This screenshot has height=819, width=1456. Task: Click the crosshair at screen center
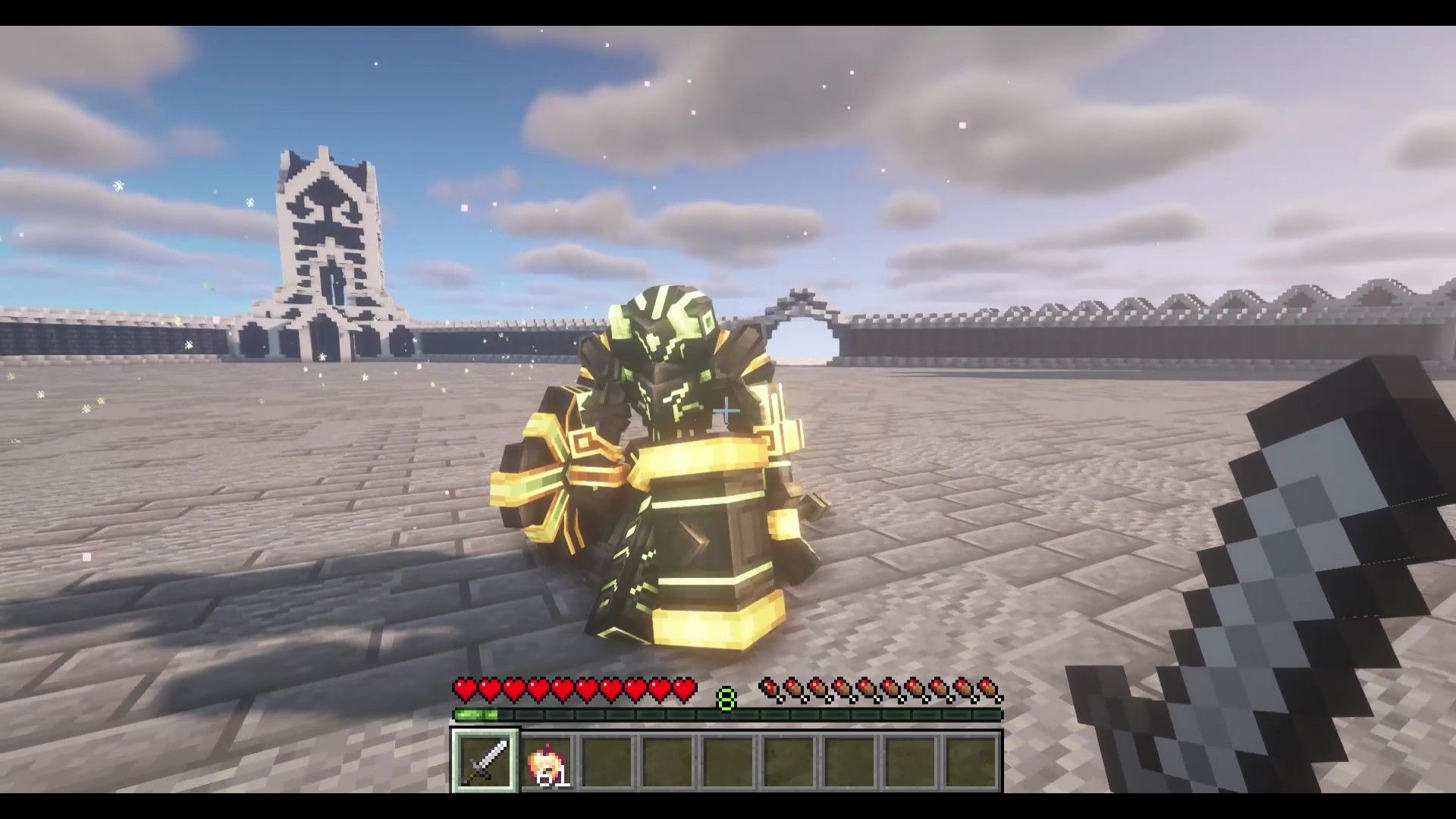click(x=728, y=409)
